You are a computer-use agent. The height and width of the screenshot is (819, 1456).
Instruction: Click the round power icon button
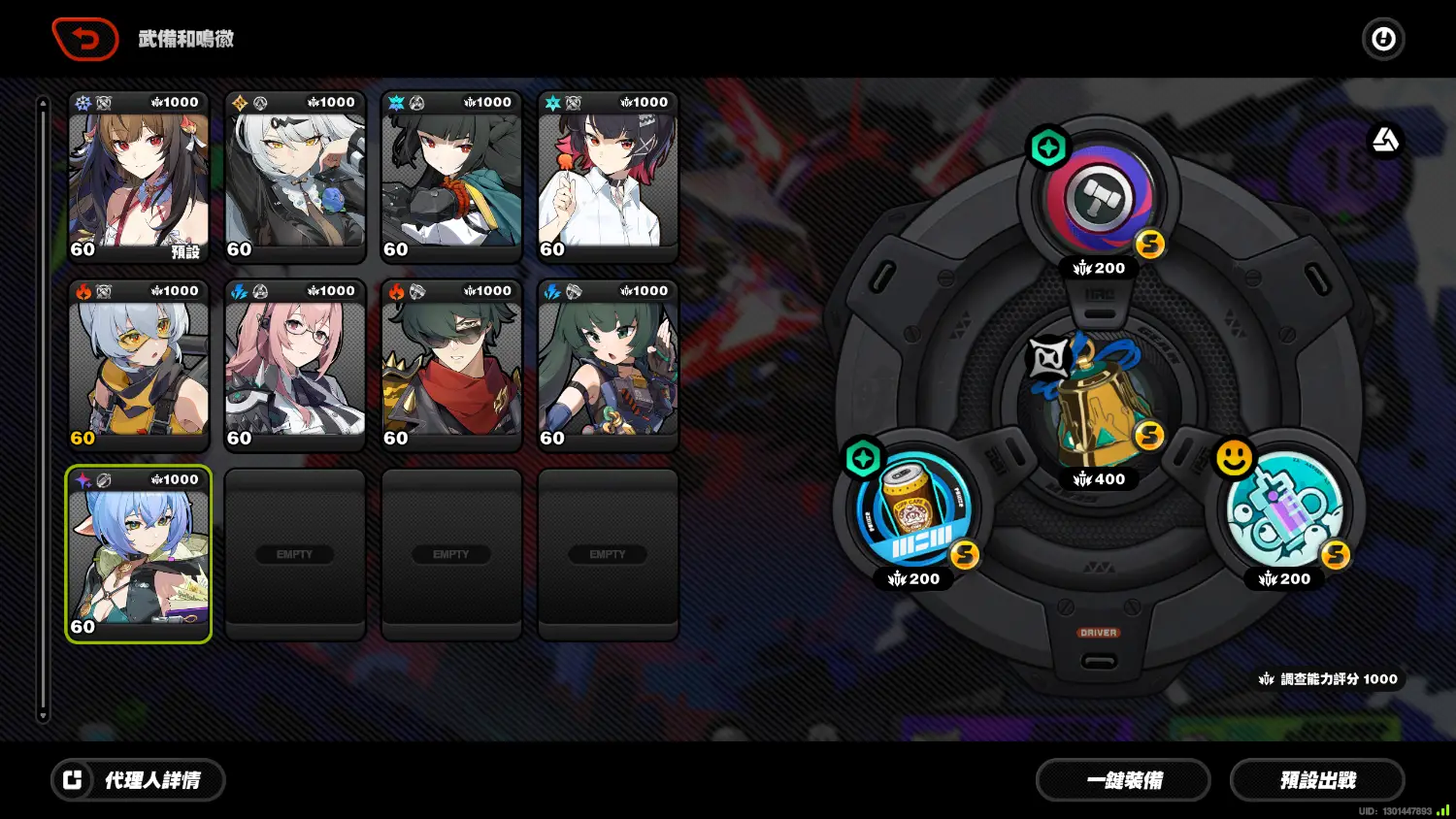tap(1383, 40)
